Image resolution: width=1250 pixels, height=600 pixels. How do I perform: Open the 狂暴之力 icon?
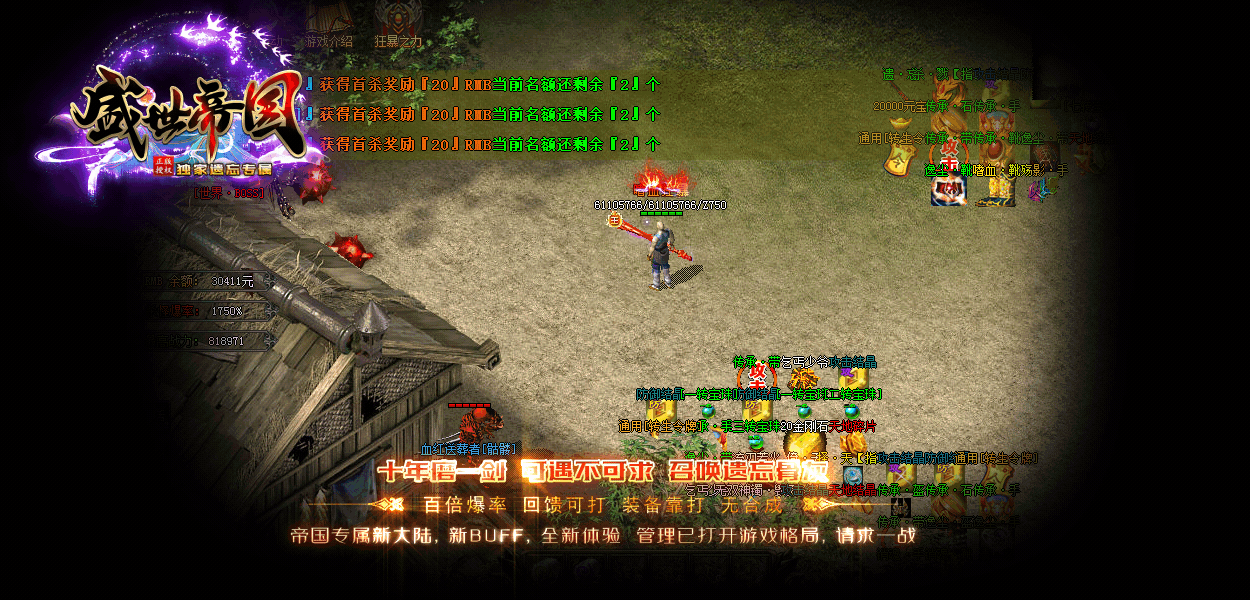click(398, 25)
